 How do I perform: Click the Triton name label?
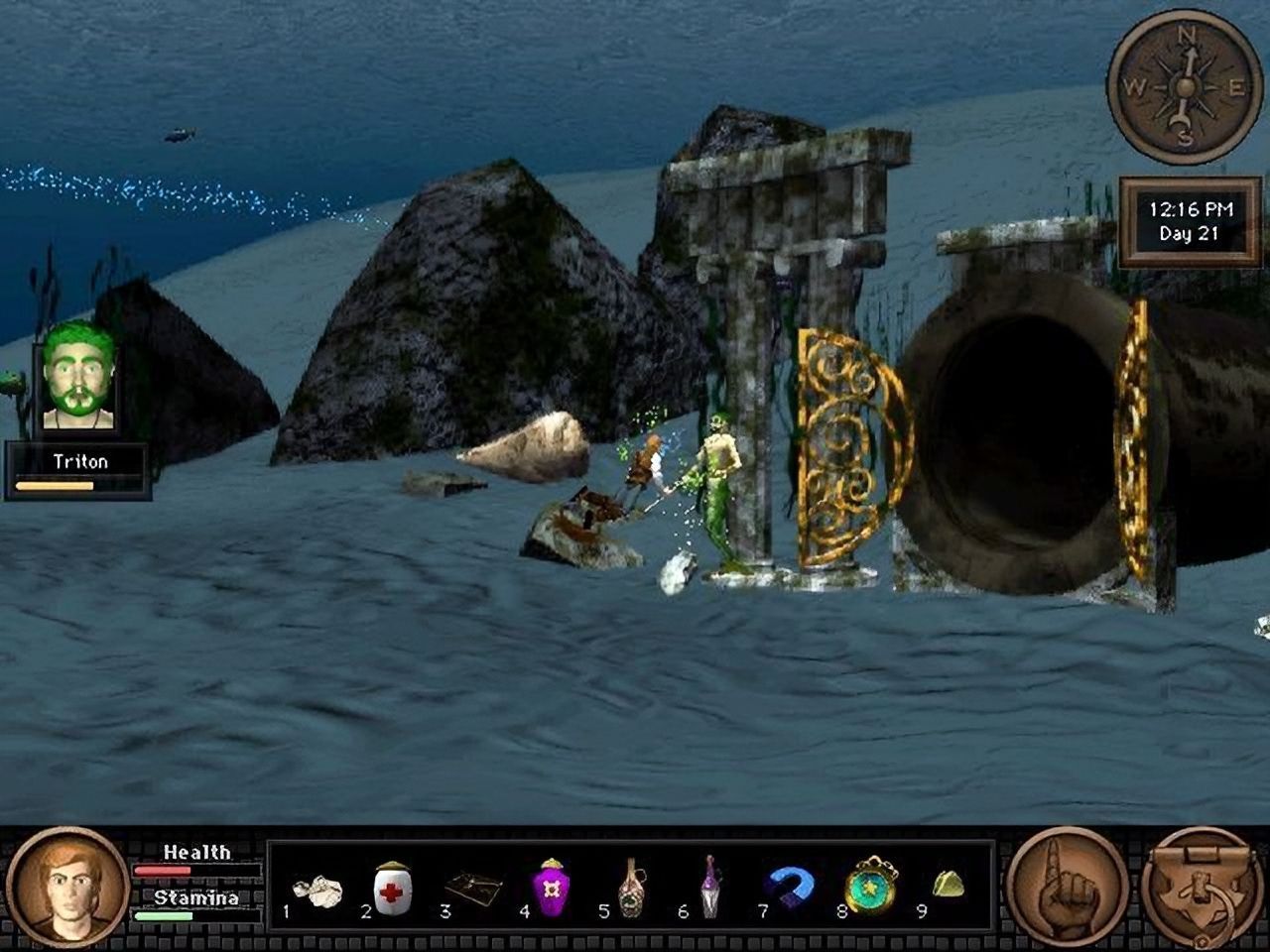coord(83,460)
